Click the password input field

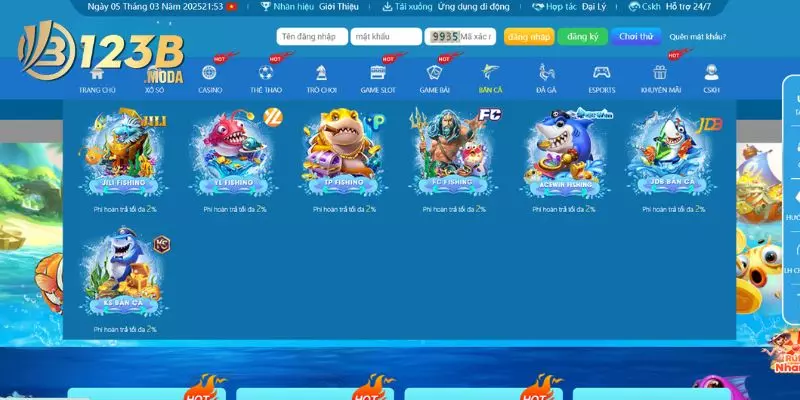click(386, 37)
